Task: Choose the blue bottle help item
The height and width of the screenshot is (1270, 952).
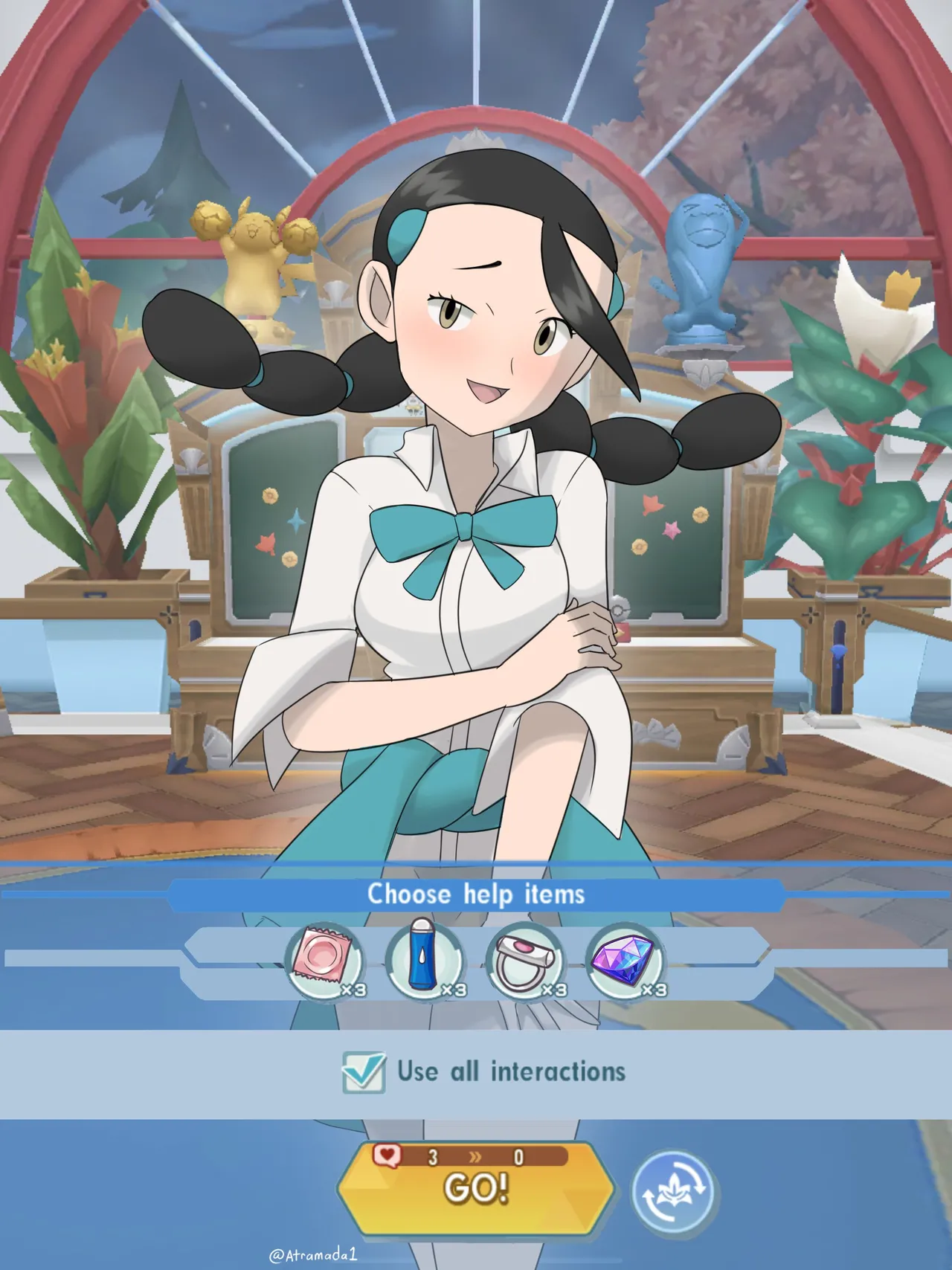Action: 425,961
